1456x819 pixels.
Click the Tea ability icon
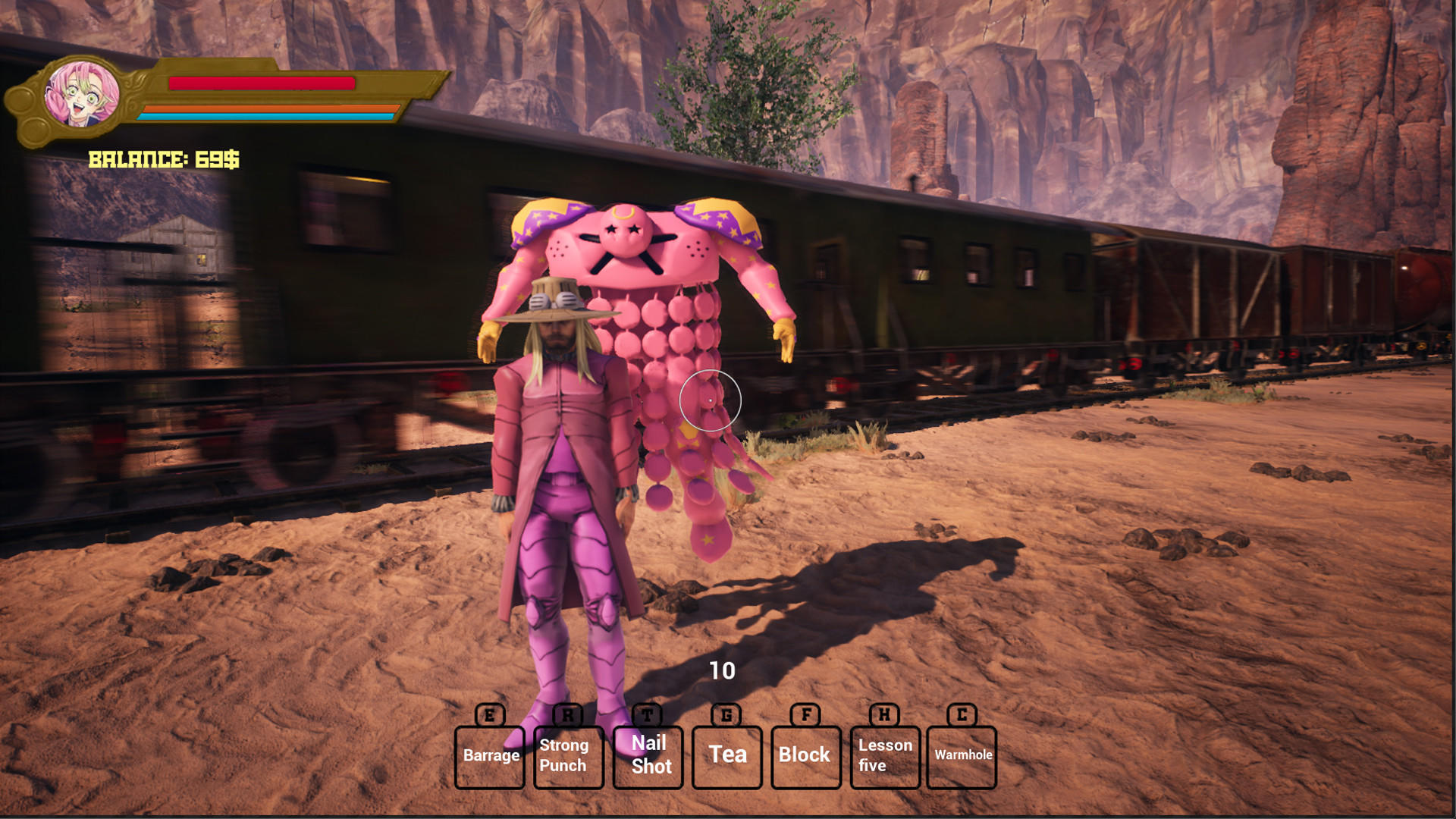click(x=726, y=755)
